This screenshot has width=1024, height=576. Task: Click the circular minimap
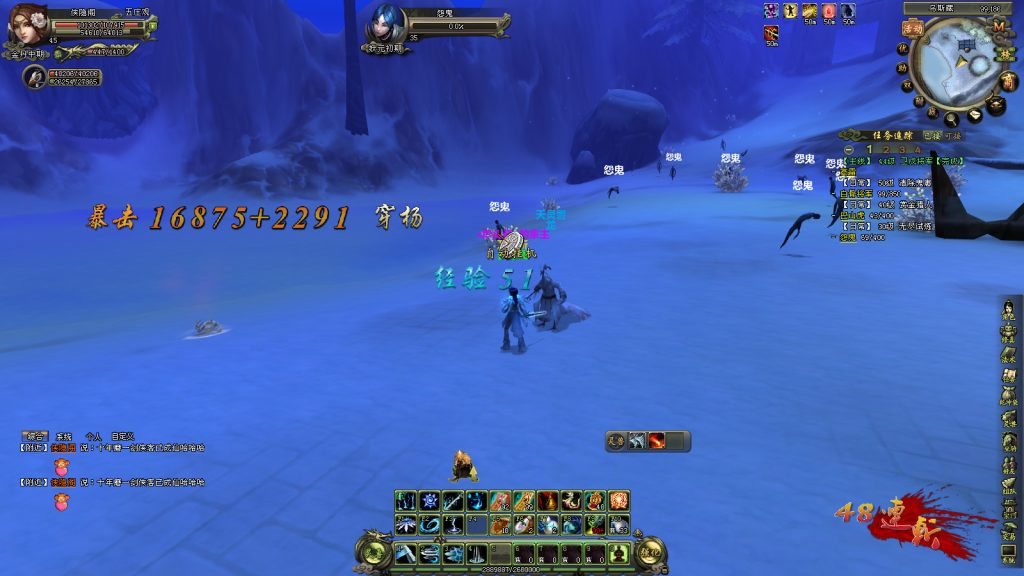tap(962, 63)
